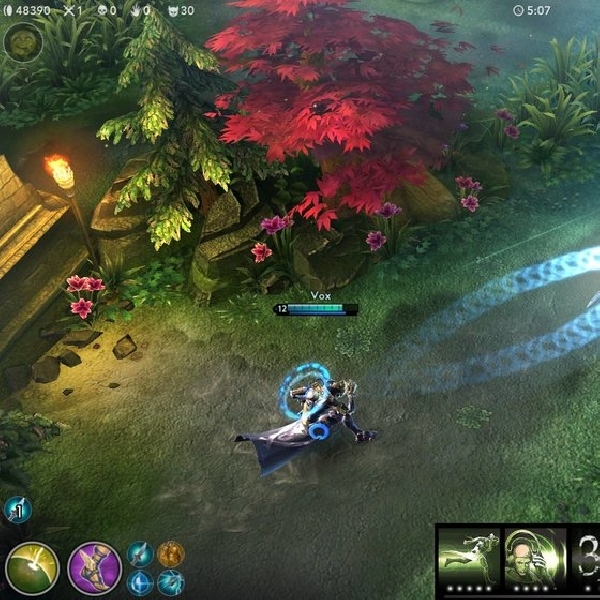Image resolution: width=600 pixels, height=600 pixels.
Task: Select the golden item slot
Action: click(x=171, y=554)
